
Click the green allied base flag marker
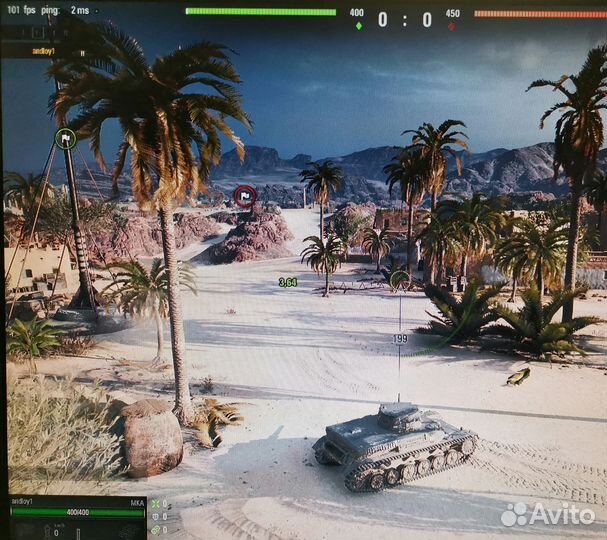click(x=66, y=139)
